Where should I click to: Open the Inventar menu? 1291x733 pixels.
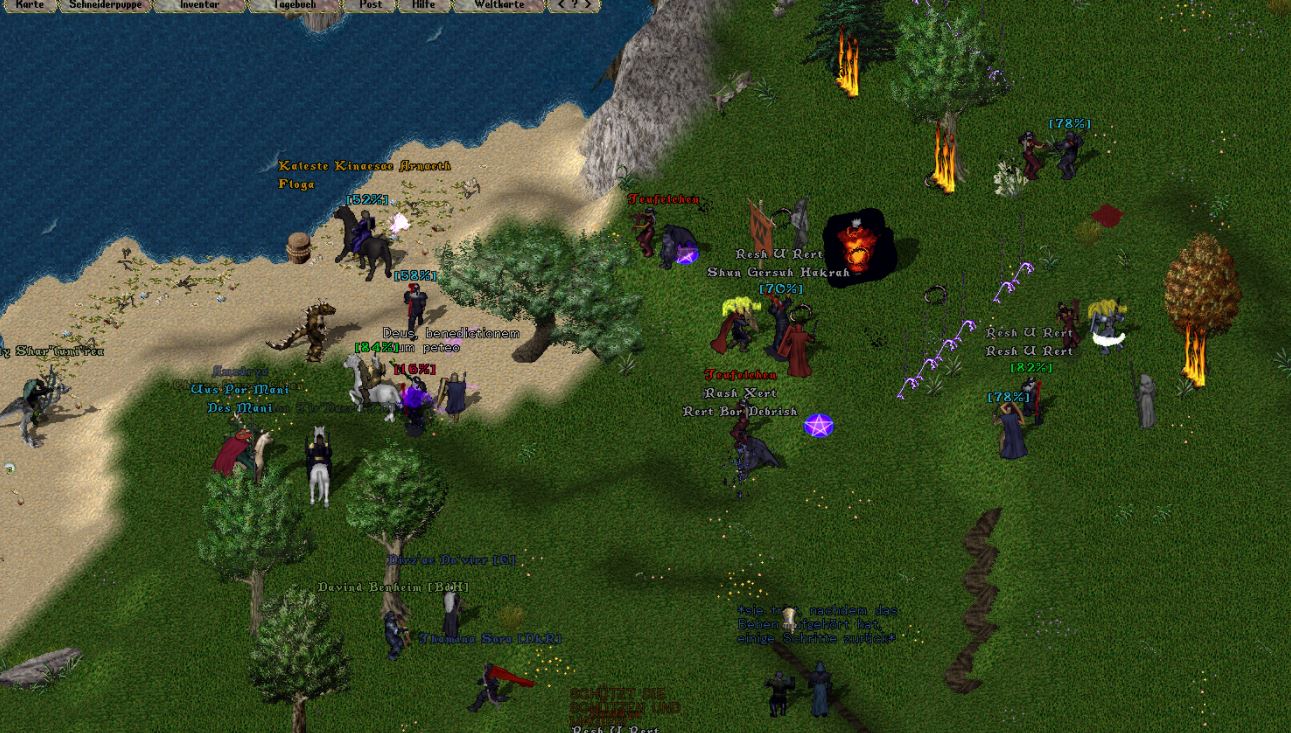point(199,5)
